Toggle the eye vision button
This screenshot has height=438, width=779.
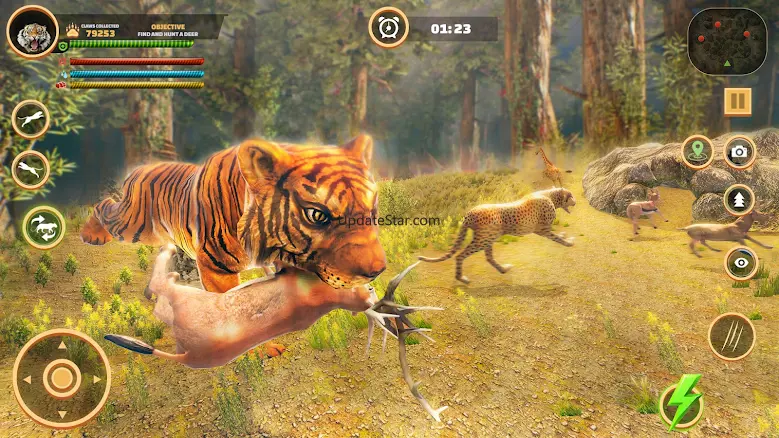pyautogui.click(x=741, y=262)
